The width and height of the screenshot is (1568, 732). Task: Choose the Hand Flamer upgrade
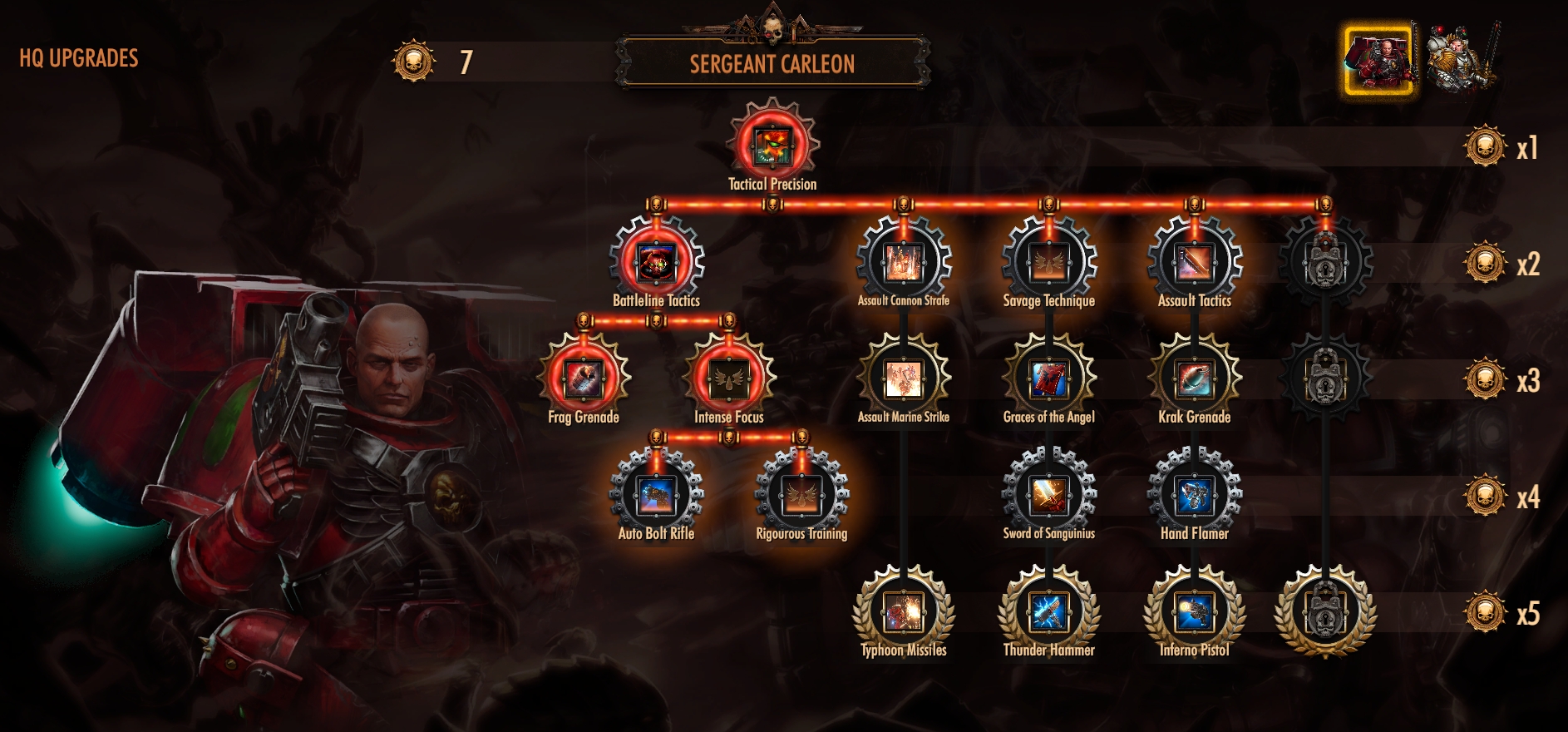click(1194, 496)
